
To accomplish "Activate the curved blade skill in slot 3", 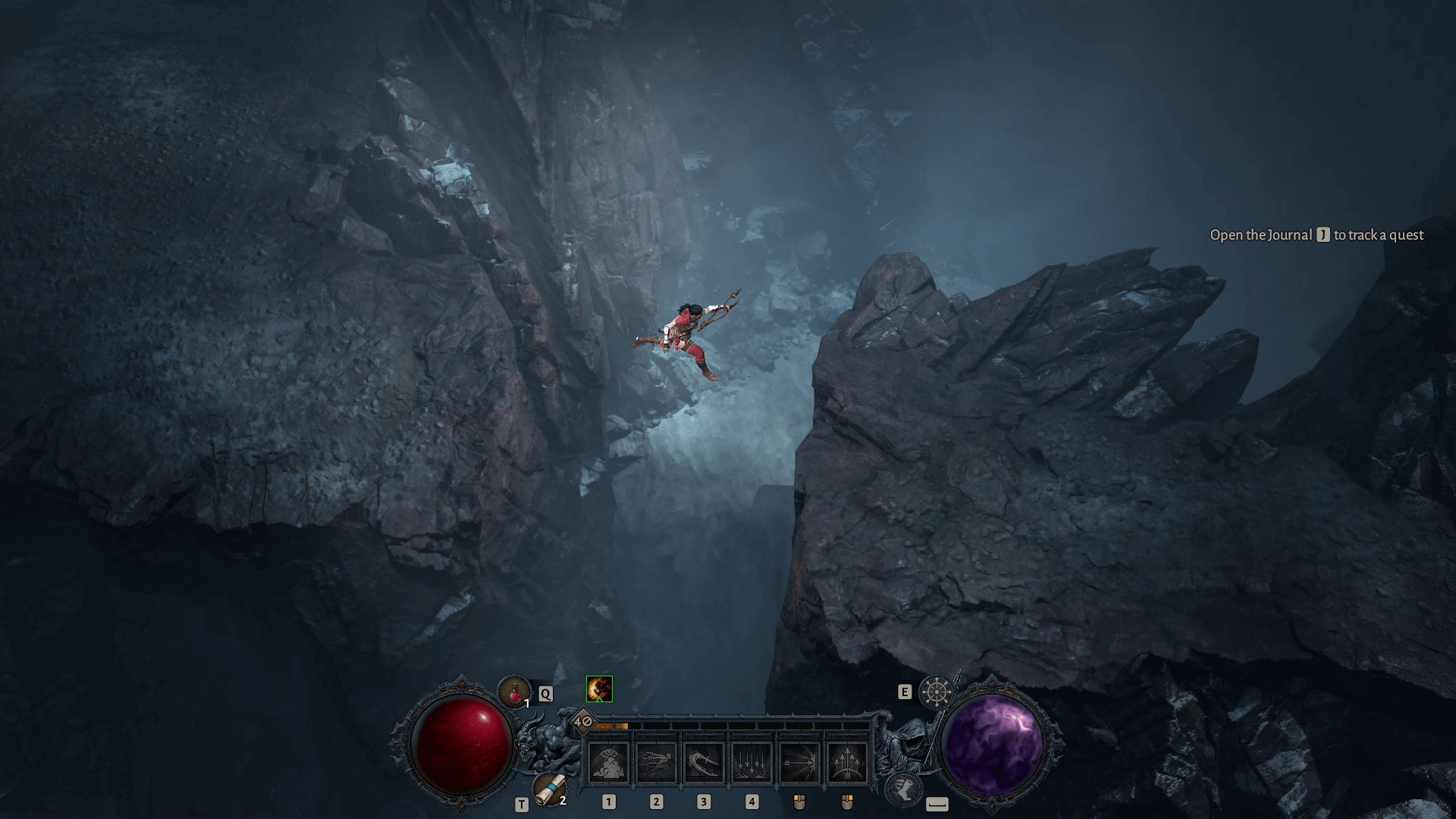I will pos(704,761).
